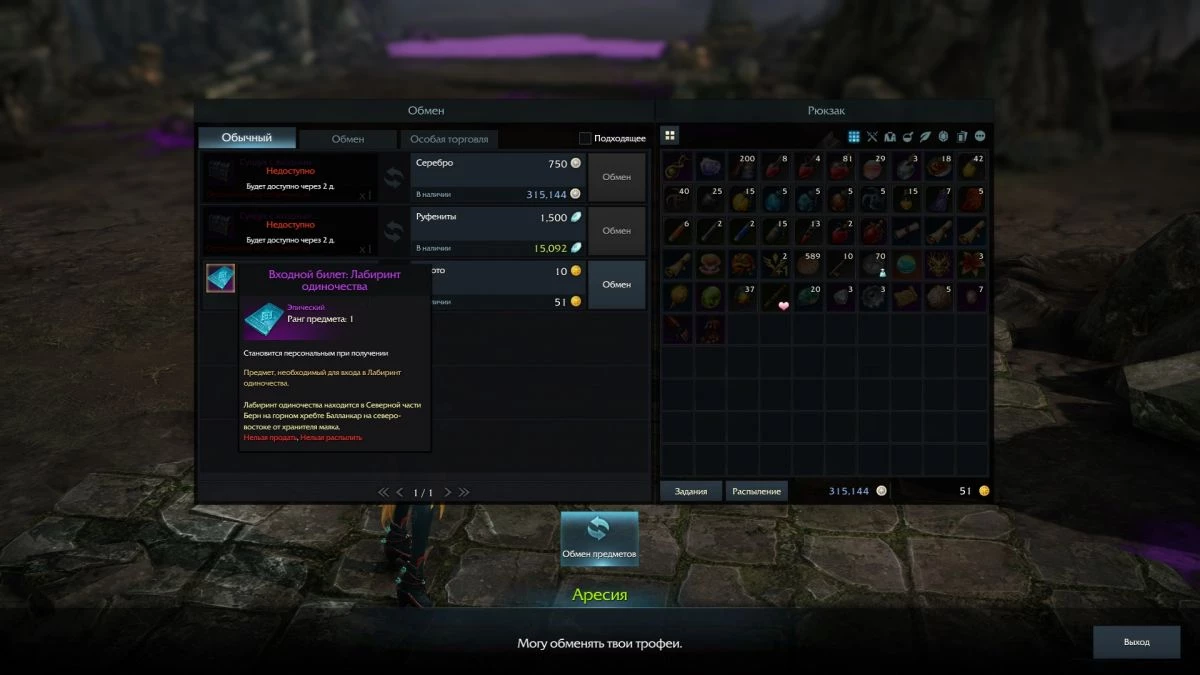
Task: Open the more options ellipsis icon
Action: click(x=980, y=136)
